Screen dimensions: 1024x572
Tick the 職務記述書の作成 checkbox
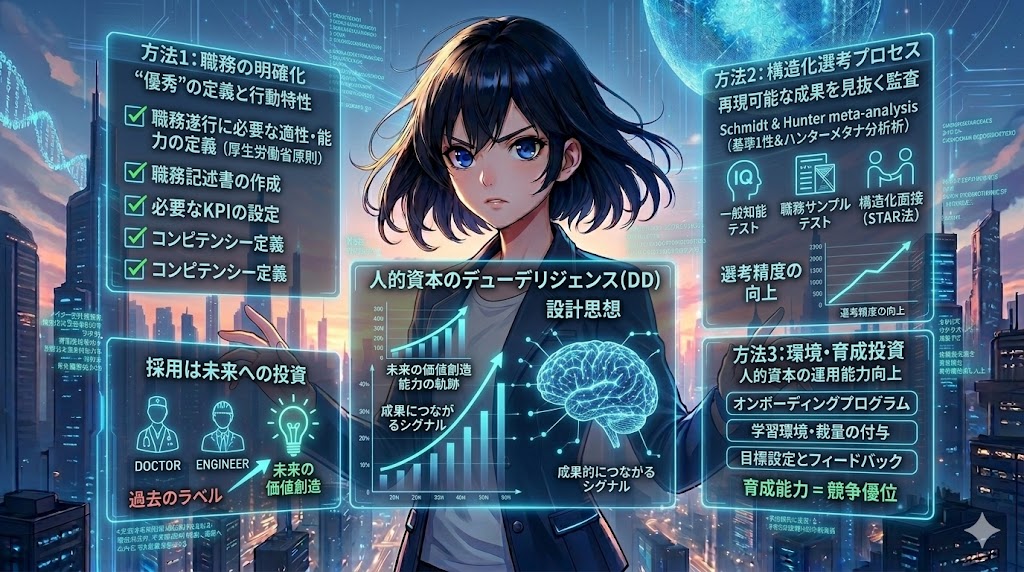(x=132, y=183)
